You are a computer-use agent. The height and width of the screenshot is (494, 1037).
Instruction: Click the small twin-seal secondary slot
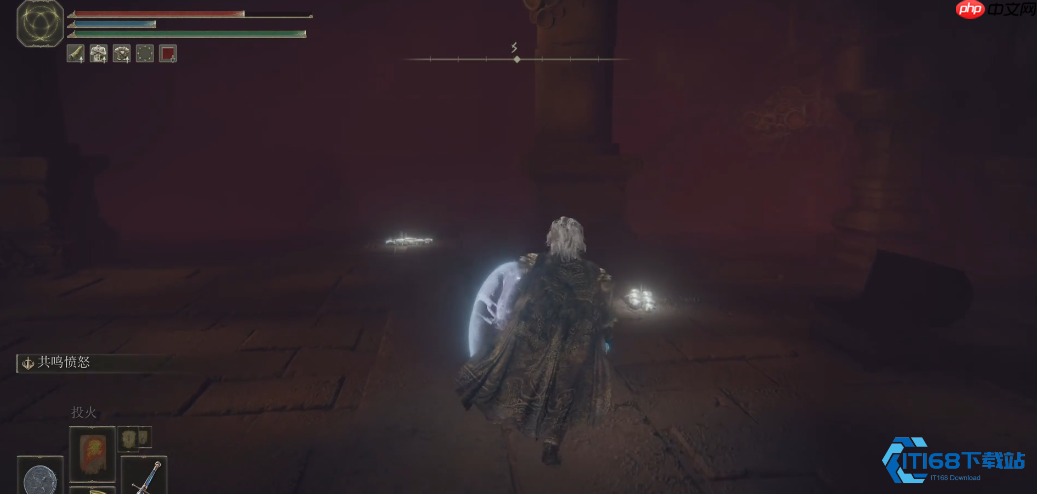135,438
